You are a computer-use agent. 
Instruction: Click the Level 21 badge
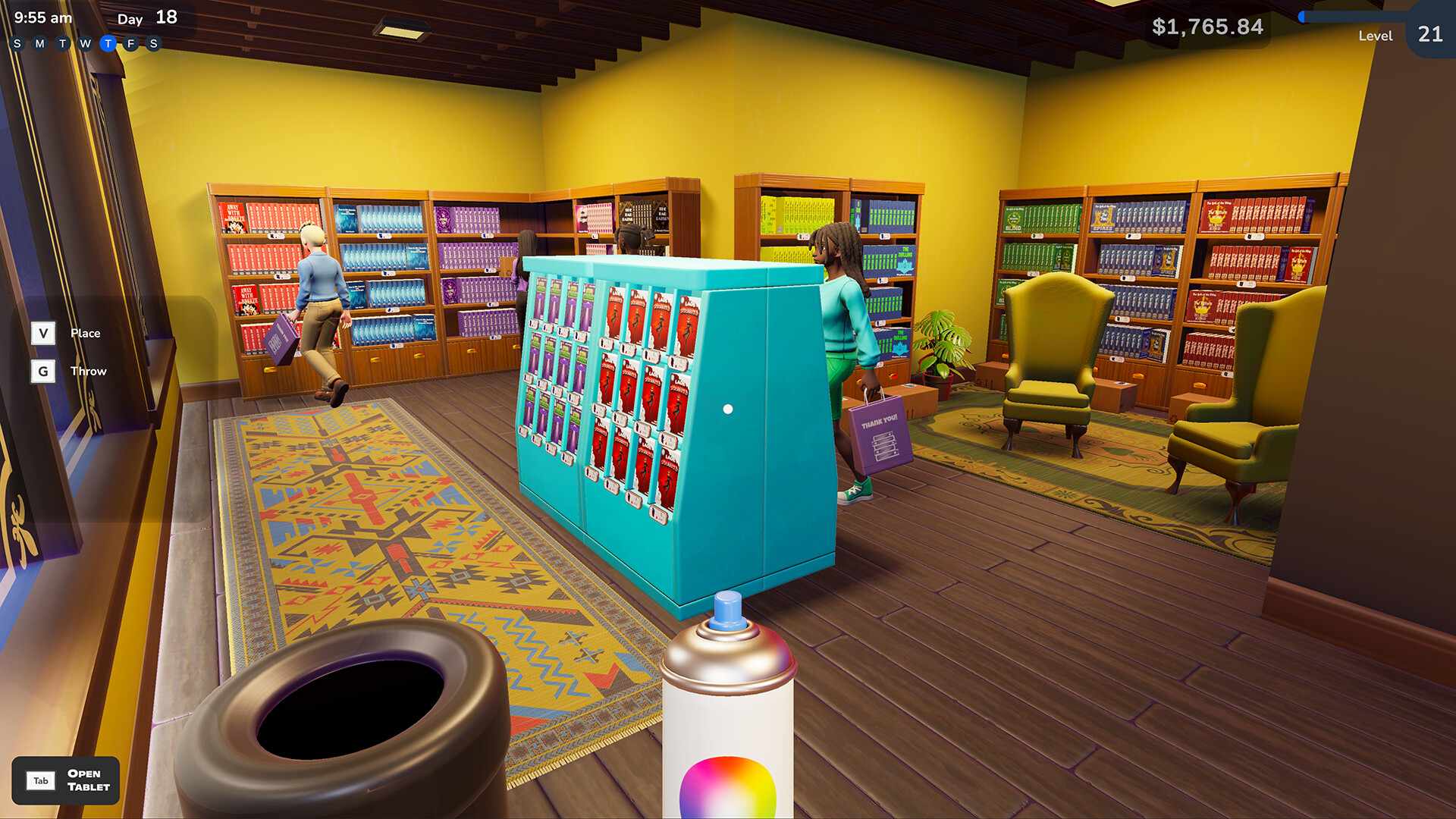pyautogui.click(x=1429, y=36)
